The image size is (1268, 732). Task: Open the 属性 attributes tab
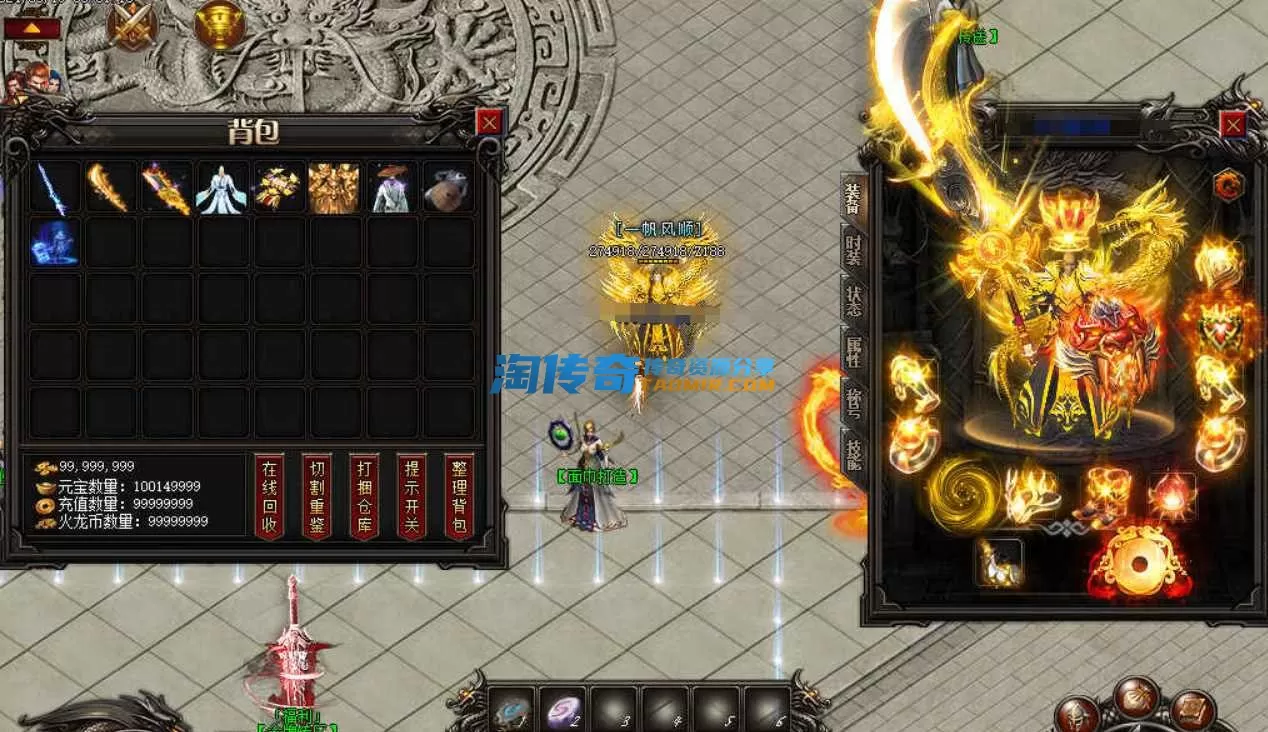[x=853, y=351]
